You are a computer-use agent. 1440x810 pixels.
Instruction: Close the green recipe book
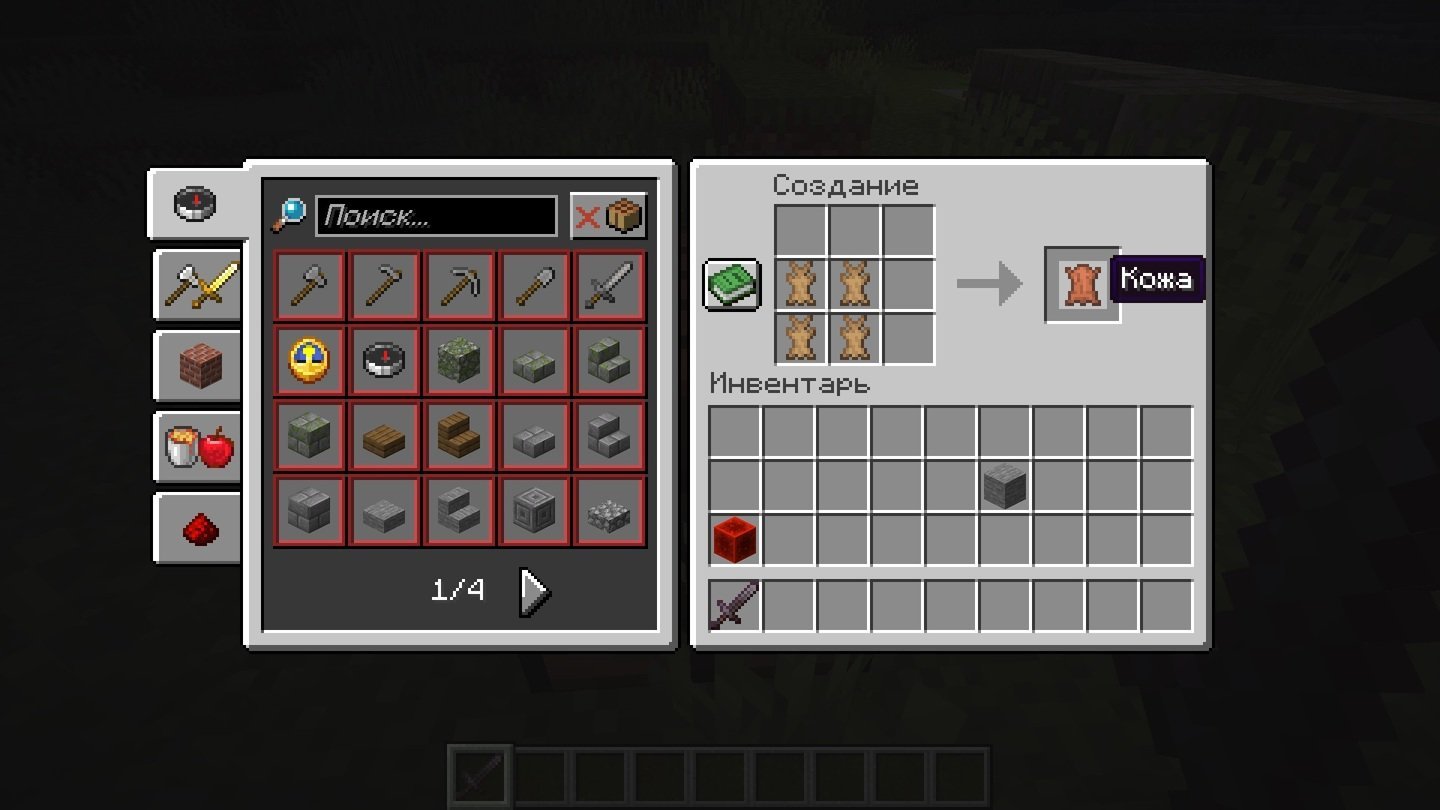(x=732, y=285)
